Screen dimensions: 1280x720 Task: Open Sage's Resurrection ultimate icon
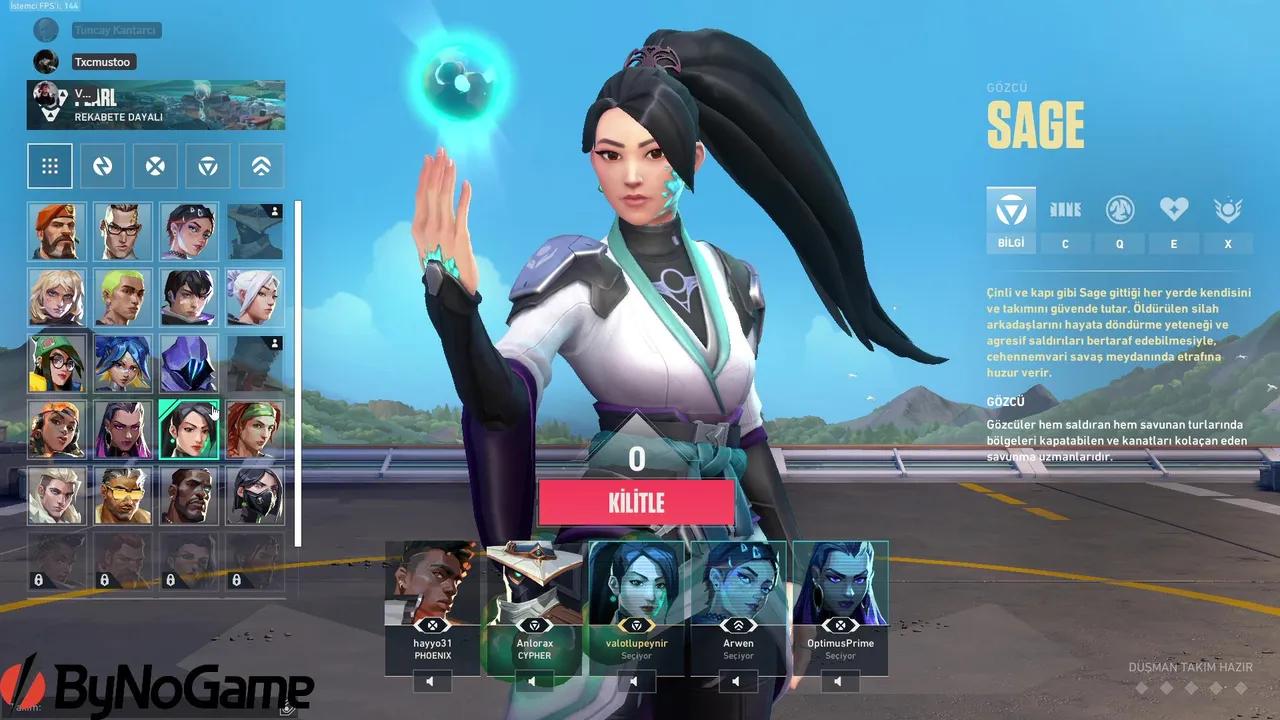[1228, 209]
